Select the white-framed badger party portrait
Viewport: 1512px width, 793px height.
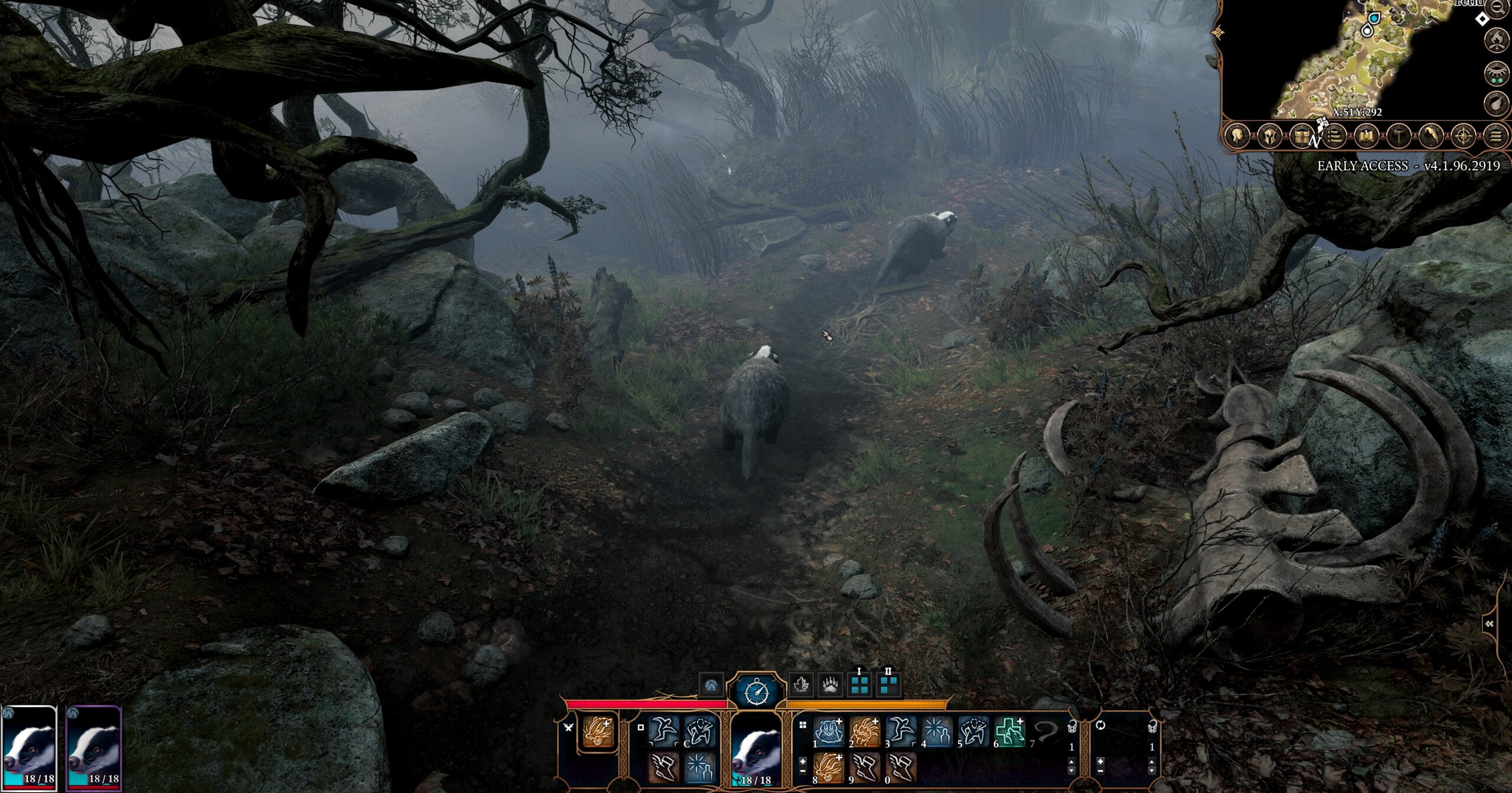pos(29,747)
